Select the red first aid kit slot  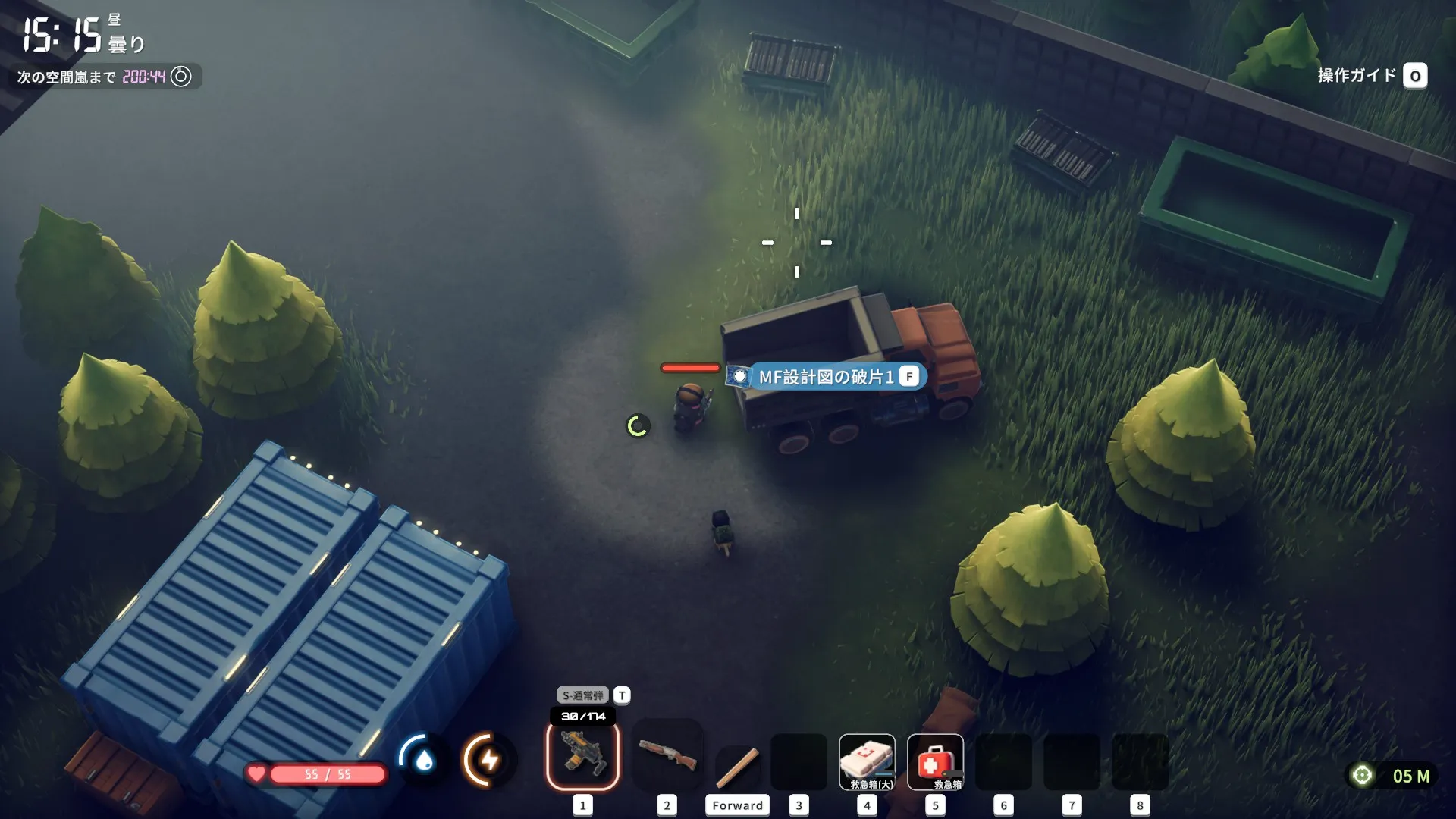pyautogui.click(x=935, y=761)
